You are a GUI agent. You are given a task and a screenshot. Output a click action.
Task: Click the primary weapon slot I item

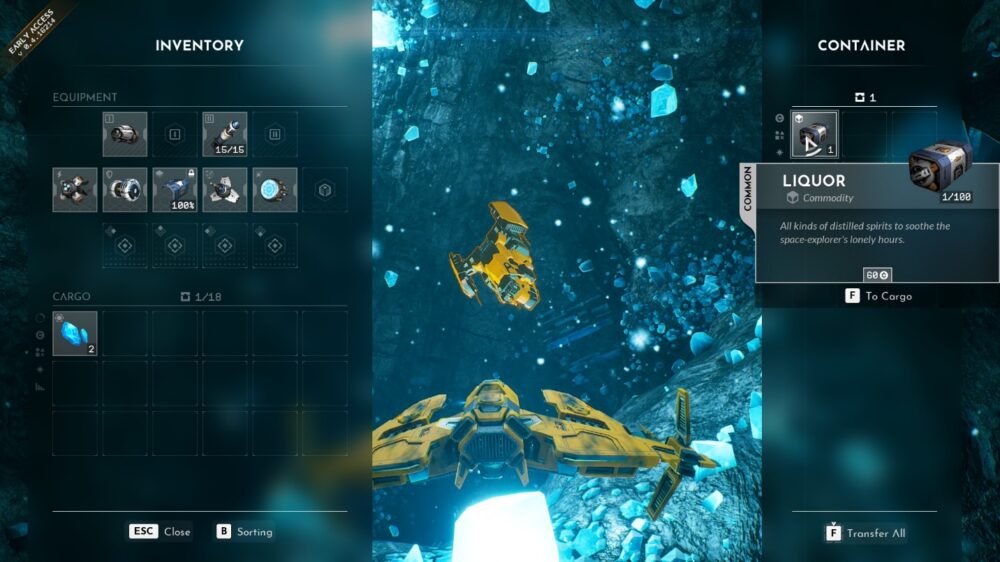click(125, 134)
